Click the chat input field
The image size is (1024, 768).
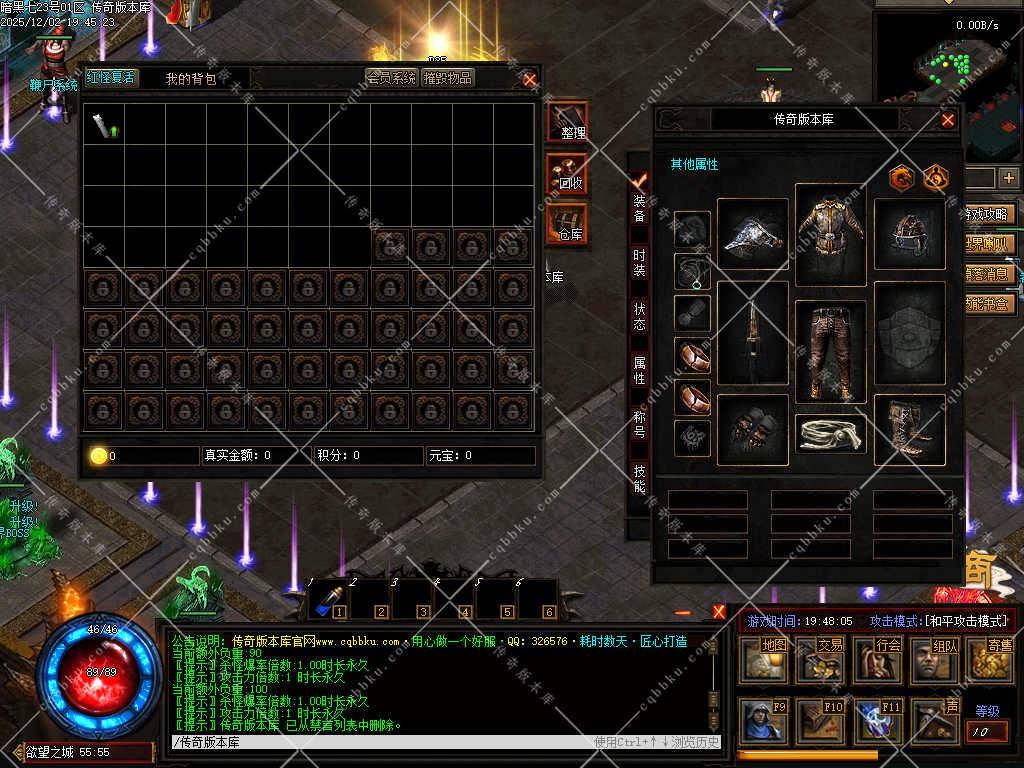380,742
